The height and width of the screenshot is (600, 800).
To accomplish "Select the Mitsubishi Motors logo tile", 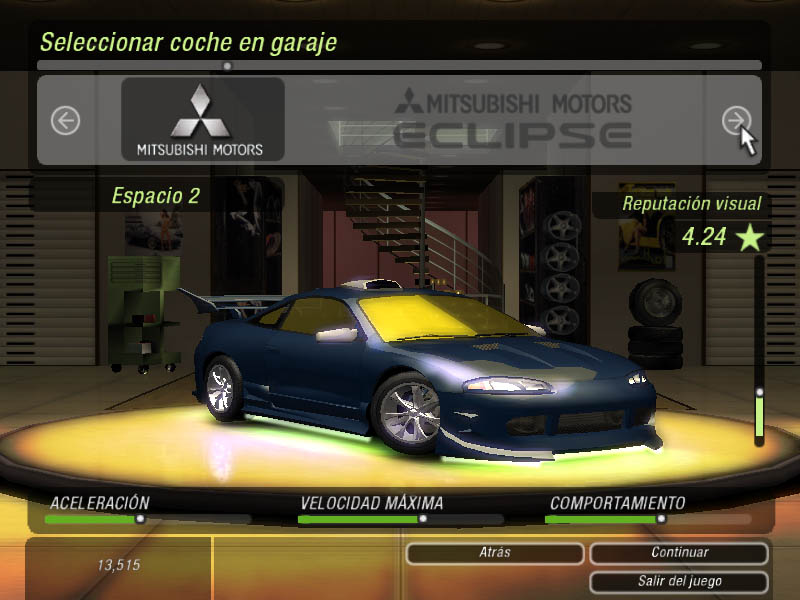I will 202,120.
